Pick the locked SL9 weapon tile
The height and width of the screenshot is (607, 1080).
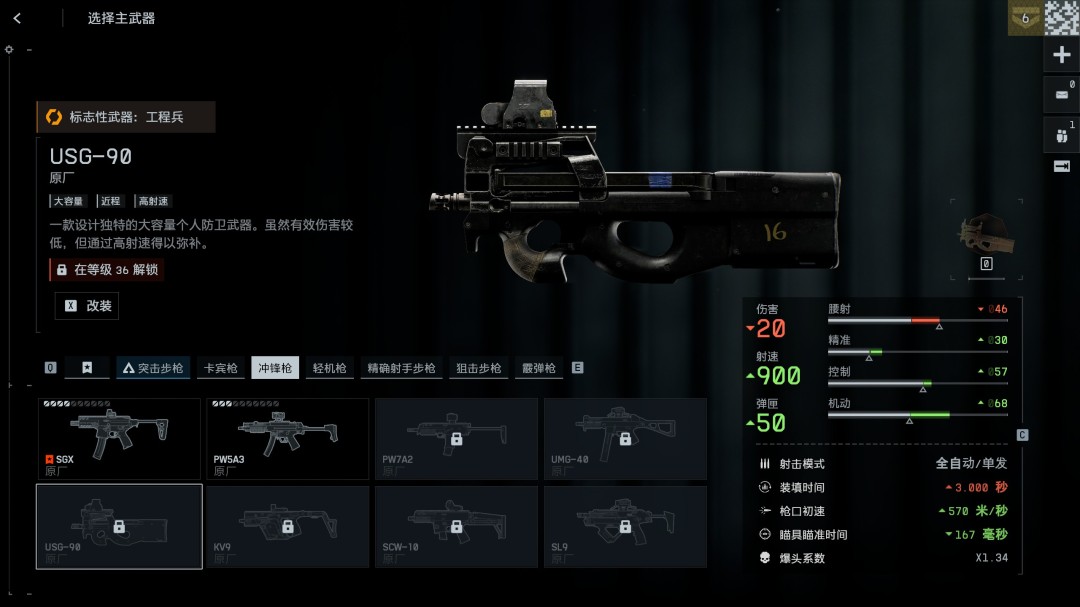pos(625,526)
